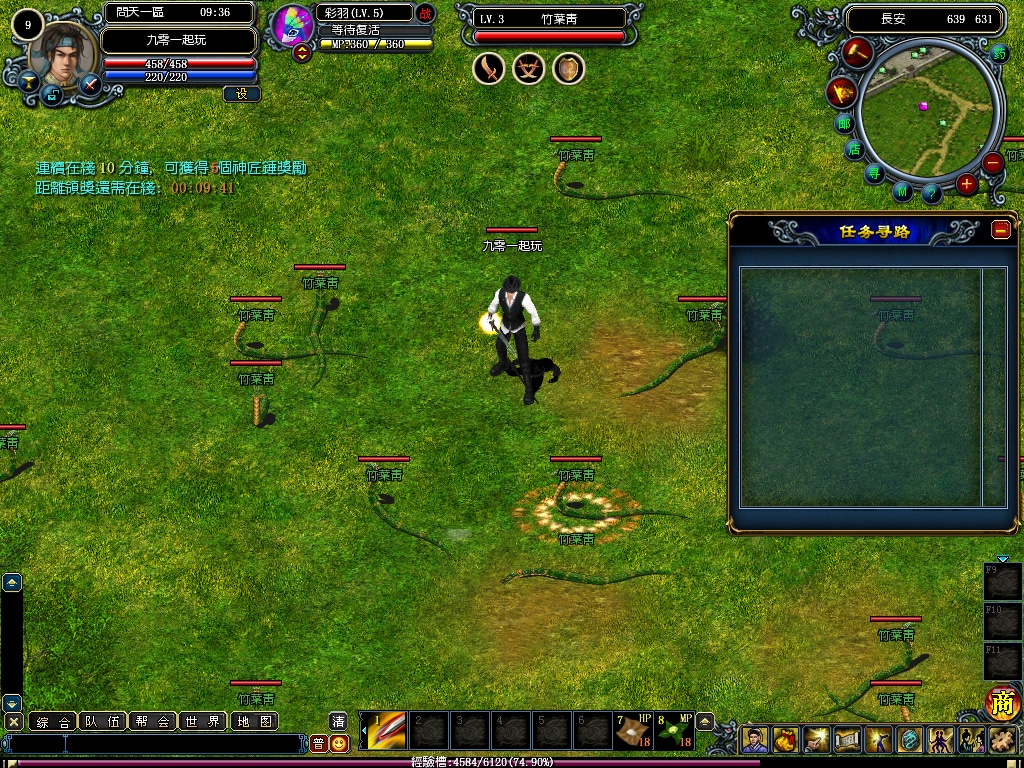Use the MP herb in slot 8
The image size is (1024, 768).
[674, 731]
